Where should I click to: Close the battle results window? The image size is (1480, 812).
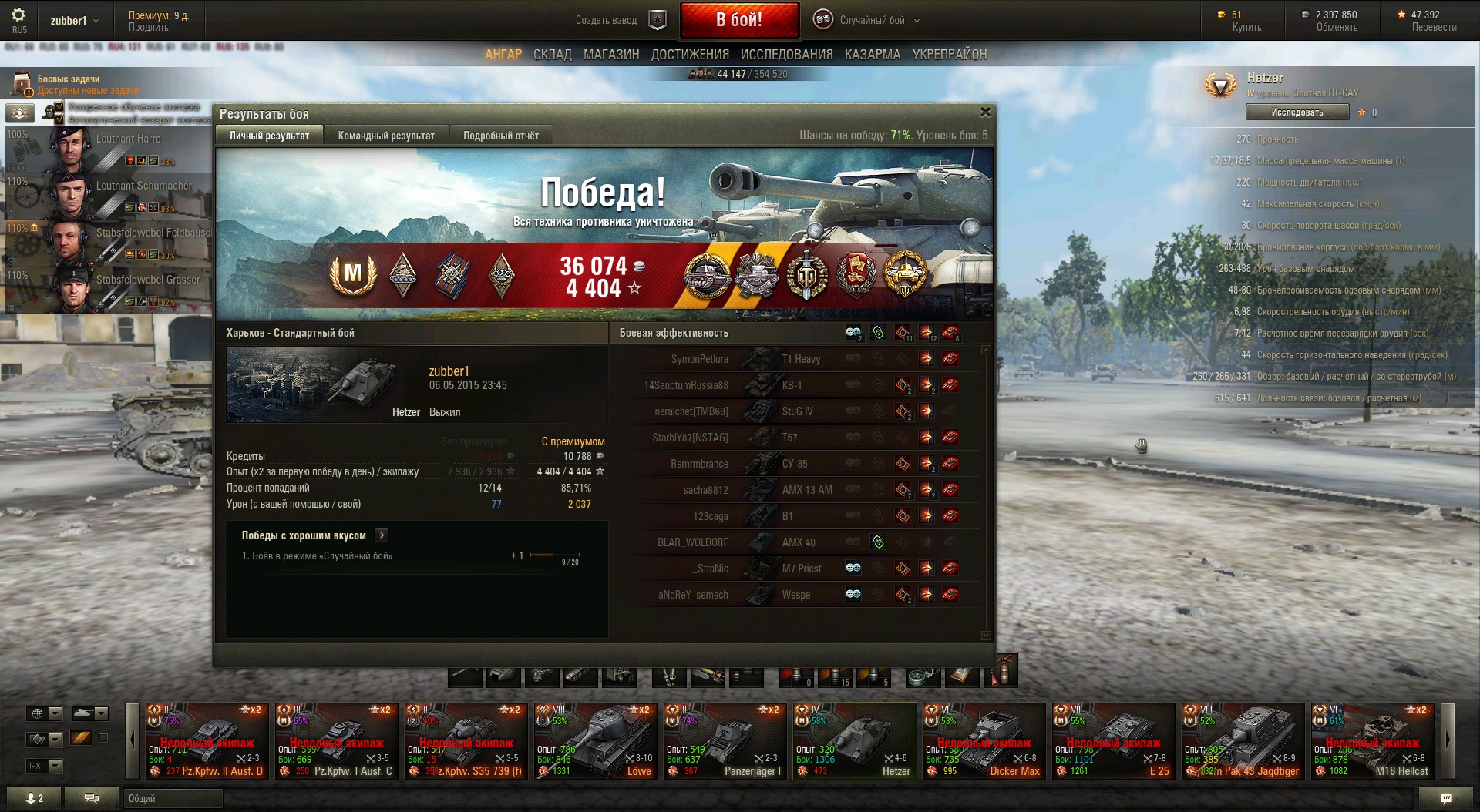point(984,112)
